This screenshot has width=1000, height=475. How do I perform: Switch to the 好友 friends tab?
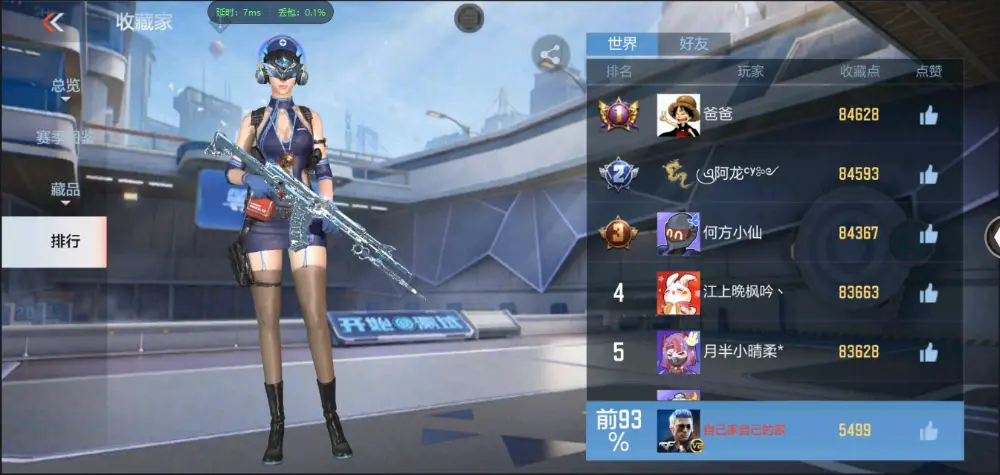tap(694, 44)
